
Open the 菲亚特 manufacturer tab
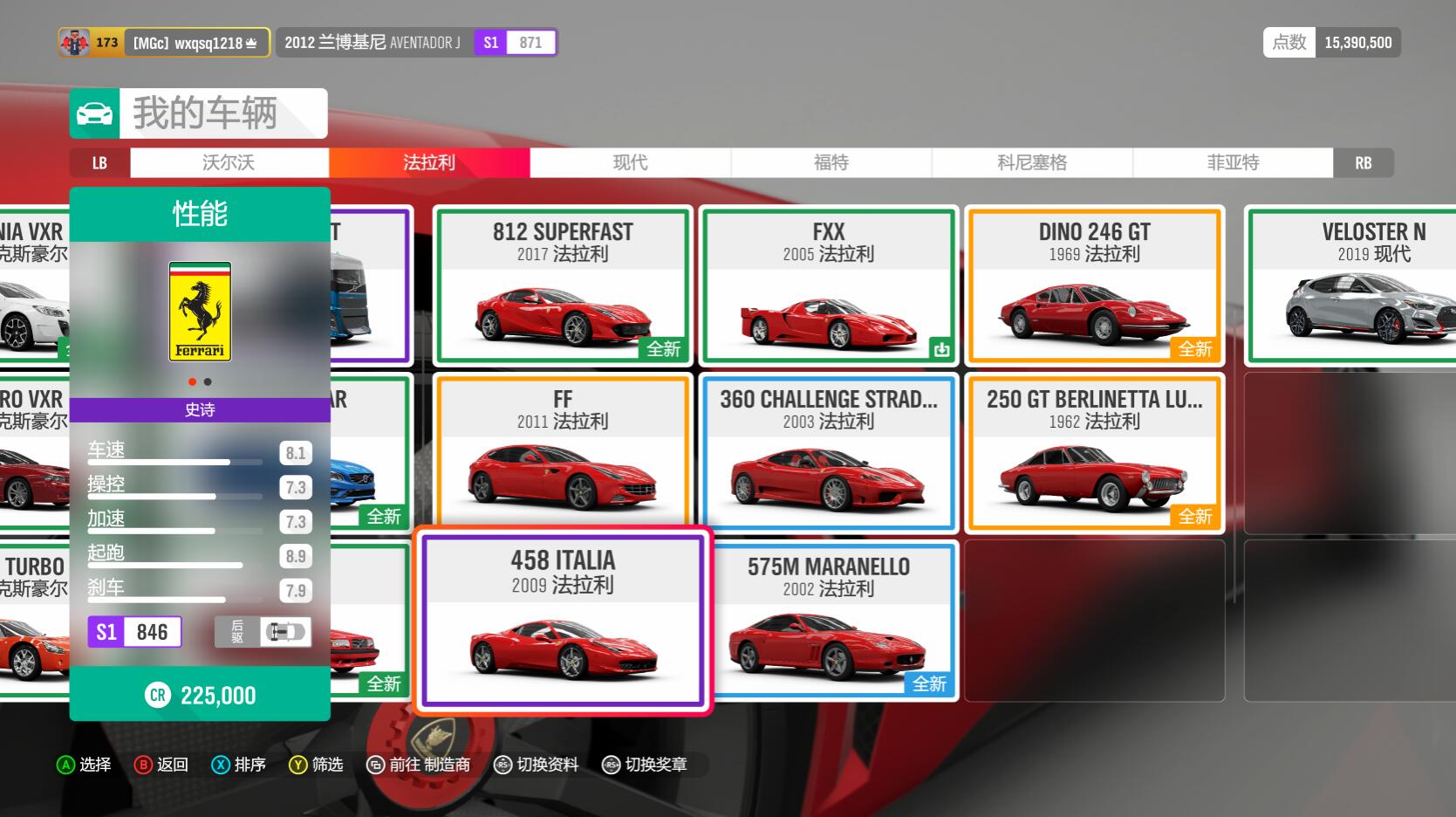(1233, 162)
